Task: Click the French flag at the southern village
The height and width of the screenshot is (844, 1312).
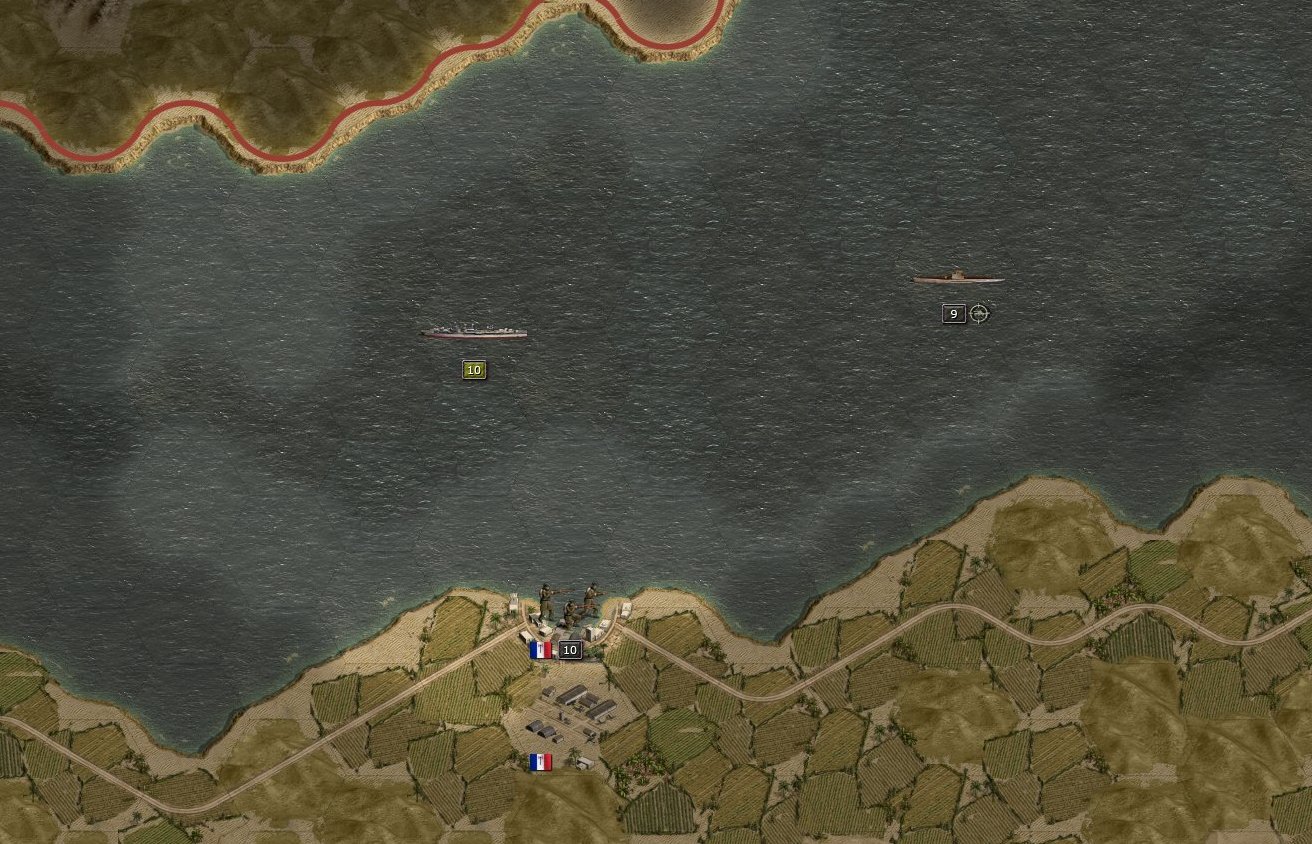Action: pyautogui.click(x=540, y=762)
